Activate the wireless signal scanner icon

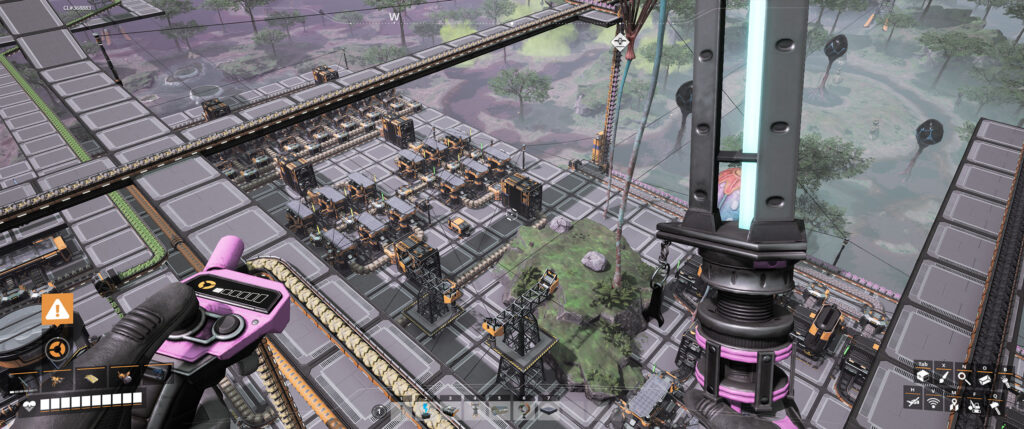934,402
